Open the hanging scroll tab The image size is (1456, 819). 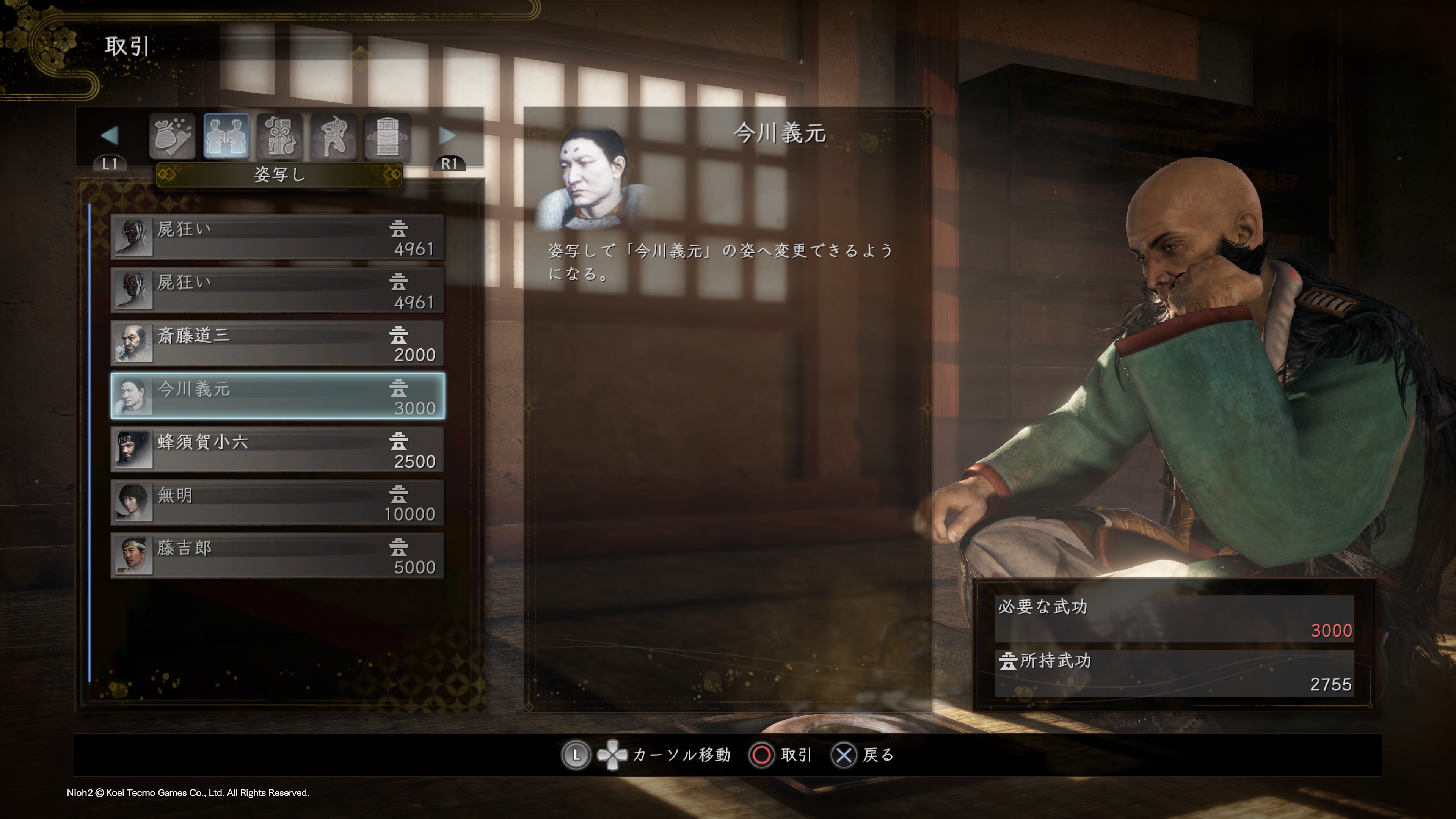tap(387, 136)
